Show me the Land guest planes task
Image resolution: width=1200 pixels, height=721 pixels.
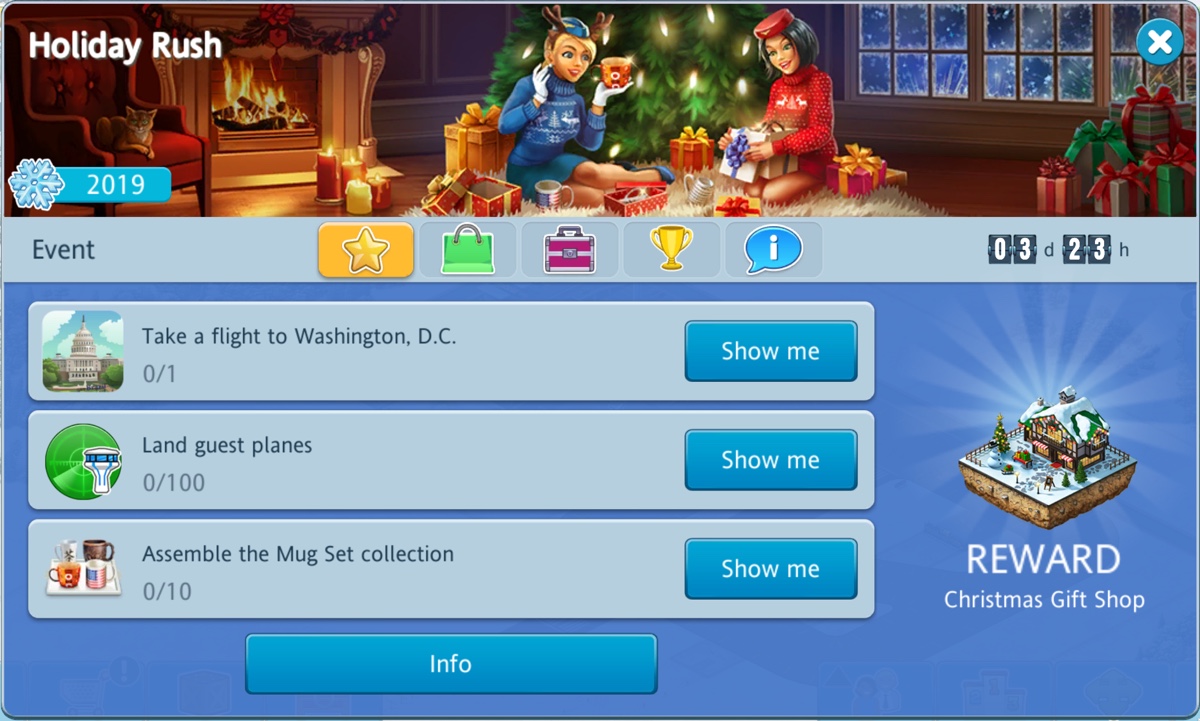point(770,460)
